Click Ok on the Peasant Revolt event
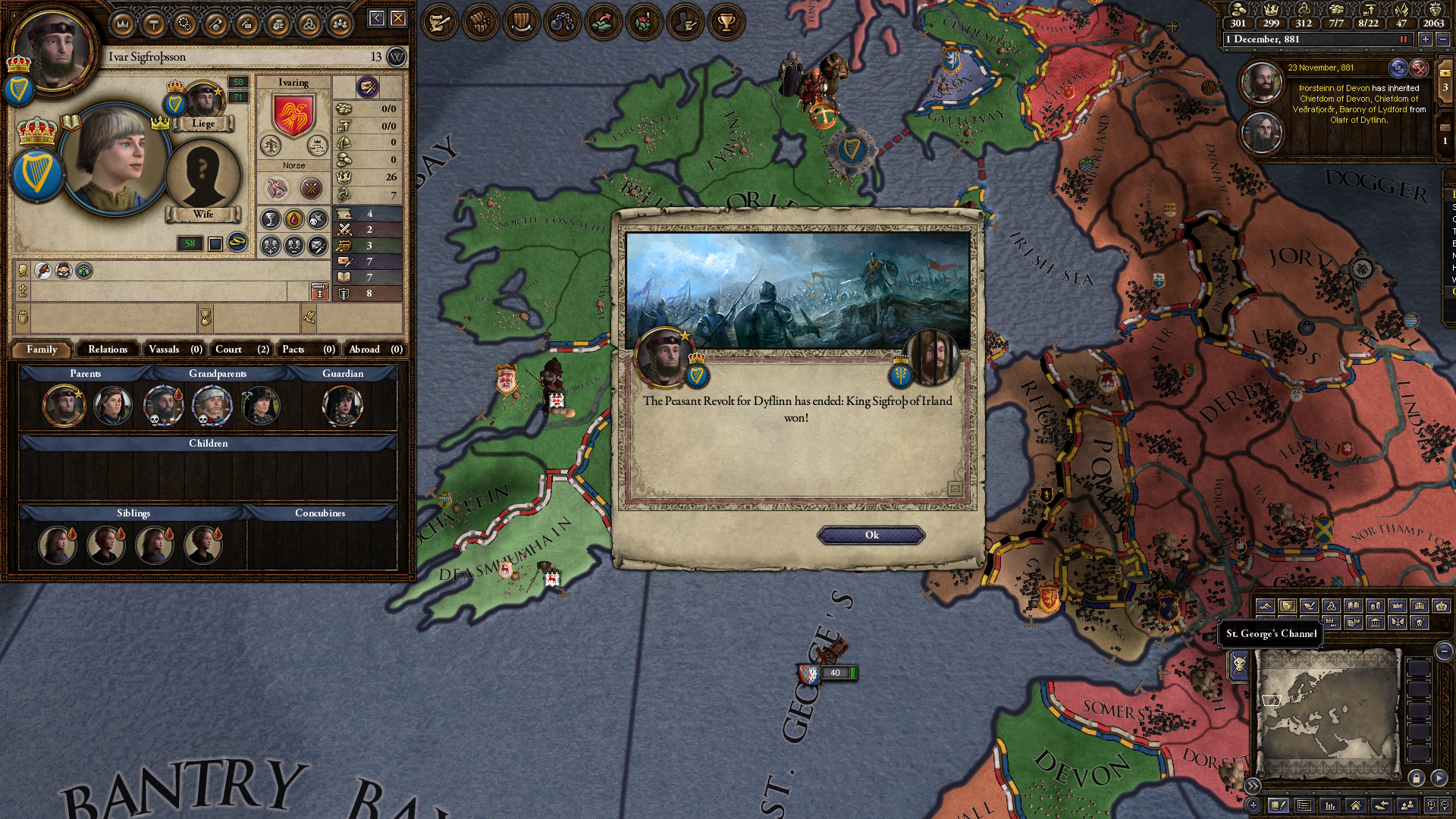This screenshot has width=1456, height=819. click(x=871, y=535)
